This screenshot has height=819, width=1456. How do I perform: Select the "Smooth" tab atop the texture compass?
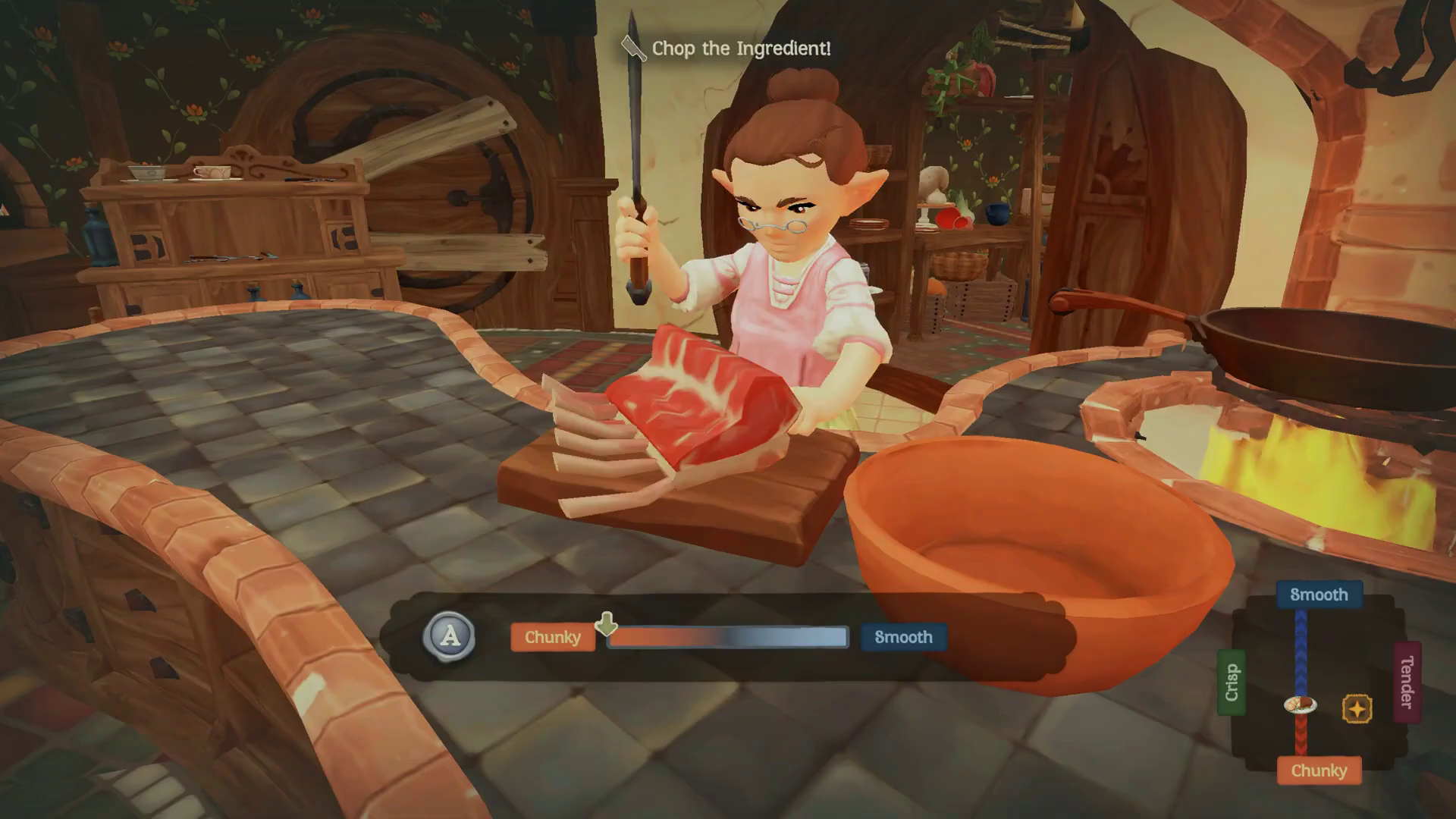tap(1320, 595)
